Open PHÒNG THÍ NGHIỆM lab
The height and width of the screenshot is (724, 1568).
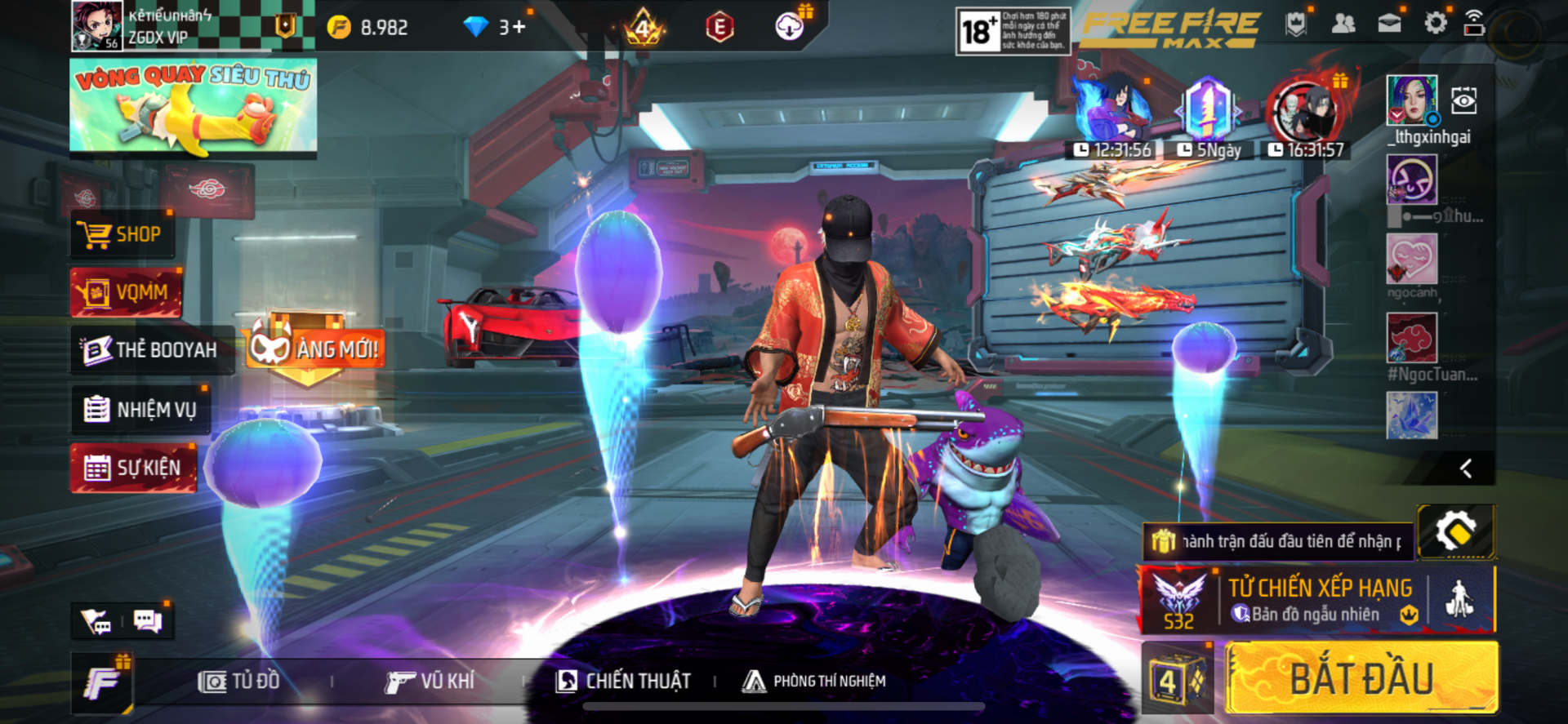(814, 681)
